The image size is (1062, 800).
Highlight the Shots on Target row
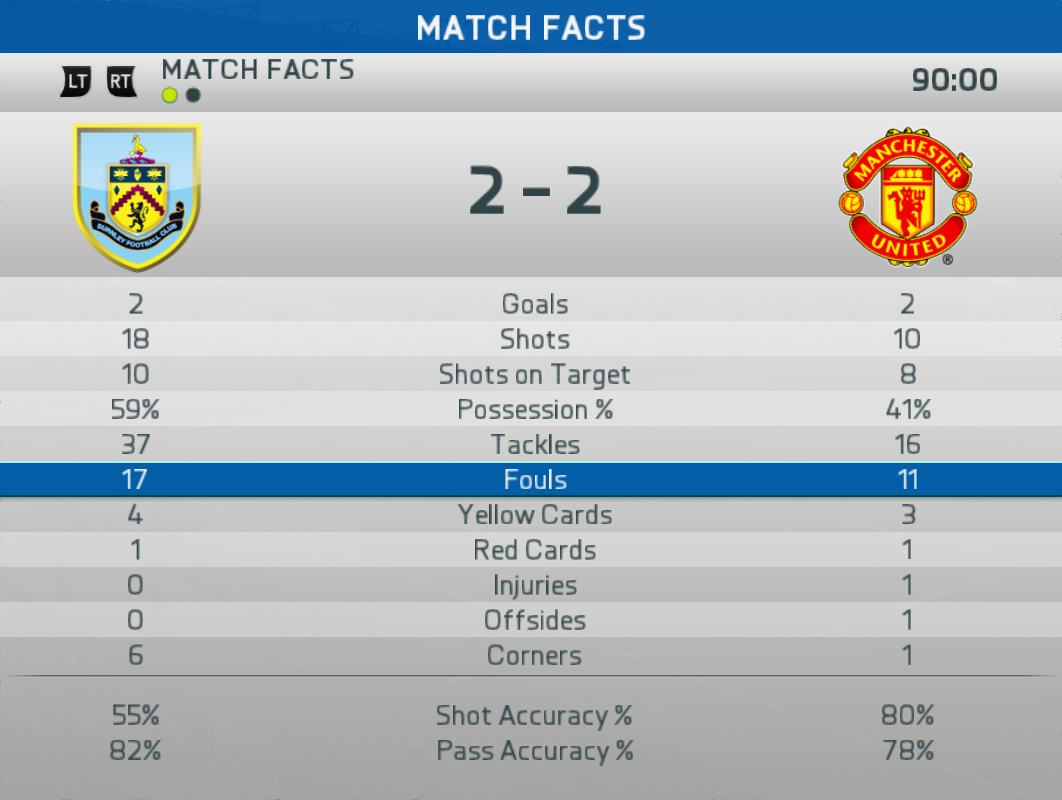point(534,375)
